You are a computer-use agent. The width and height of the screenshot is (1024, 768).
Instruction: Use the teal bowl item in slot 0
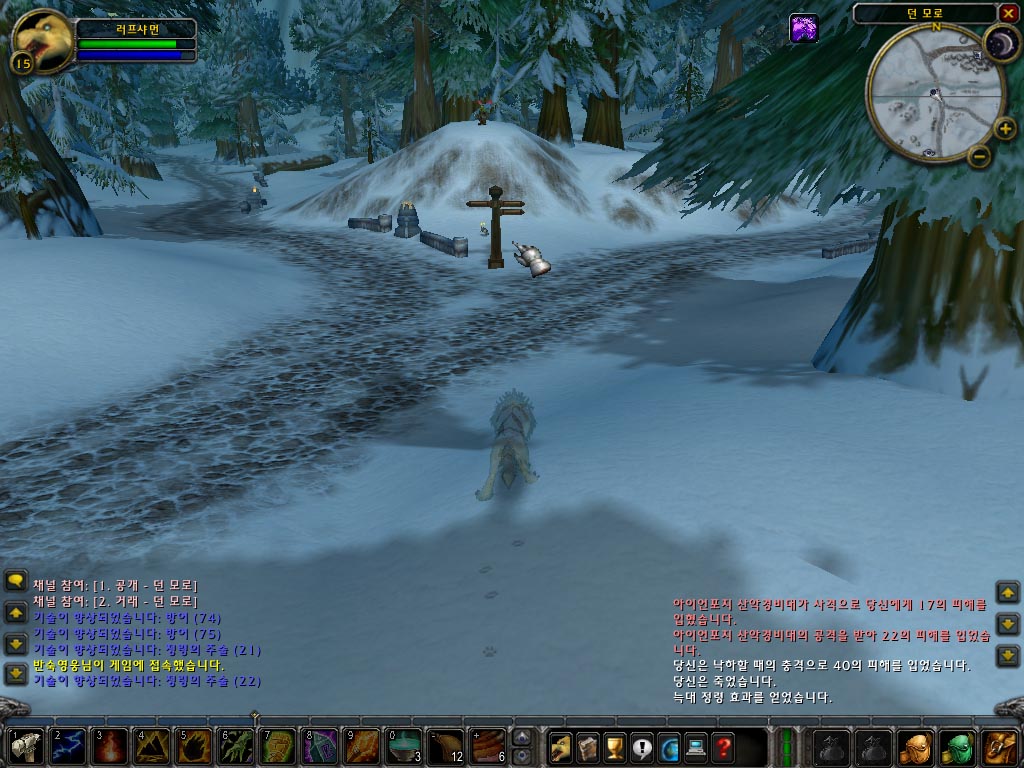(x=403, y=747)
